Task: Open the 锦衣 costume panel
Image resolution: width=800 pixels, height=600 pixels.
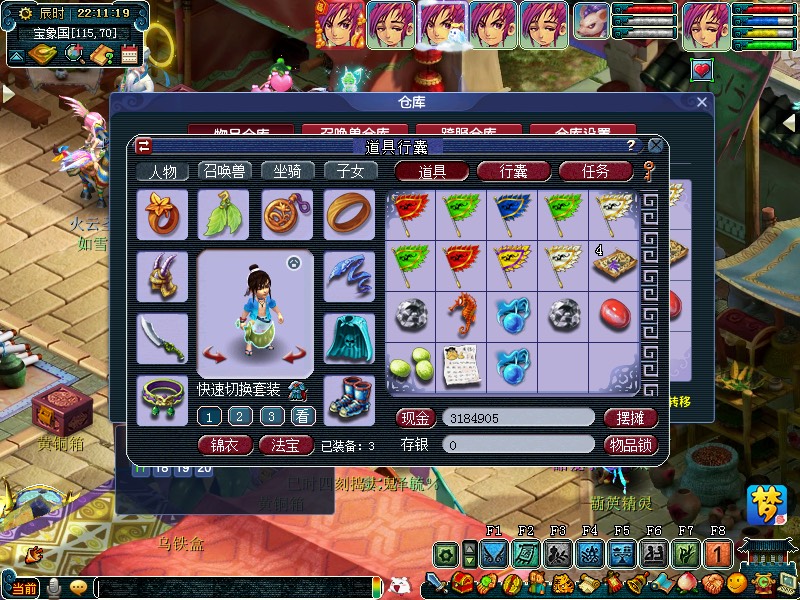Action: pyautogui.click(x=225, y=445)
